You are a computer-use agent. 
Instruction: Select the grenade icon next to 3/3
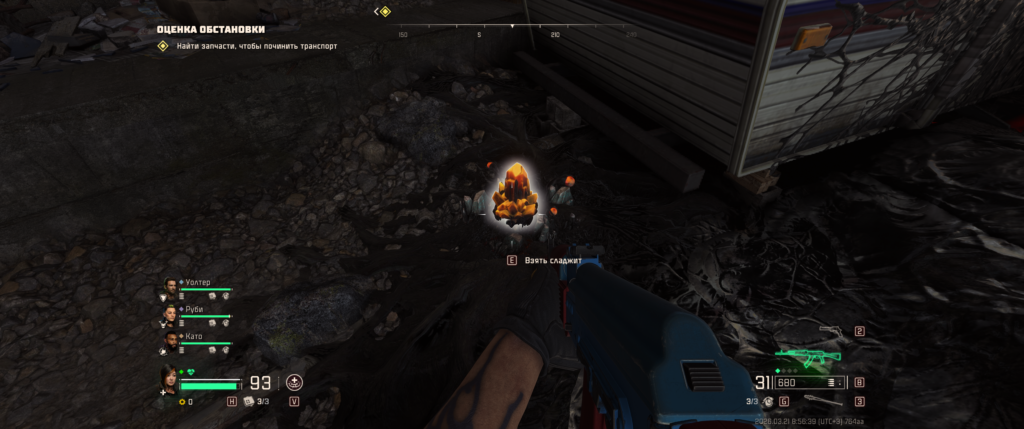pos(768,402)
